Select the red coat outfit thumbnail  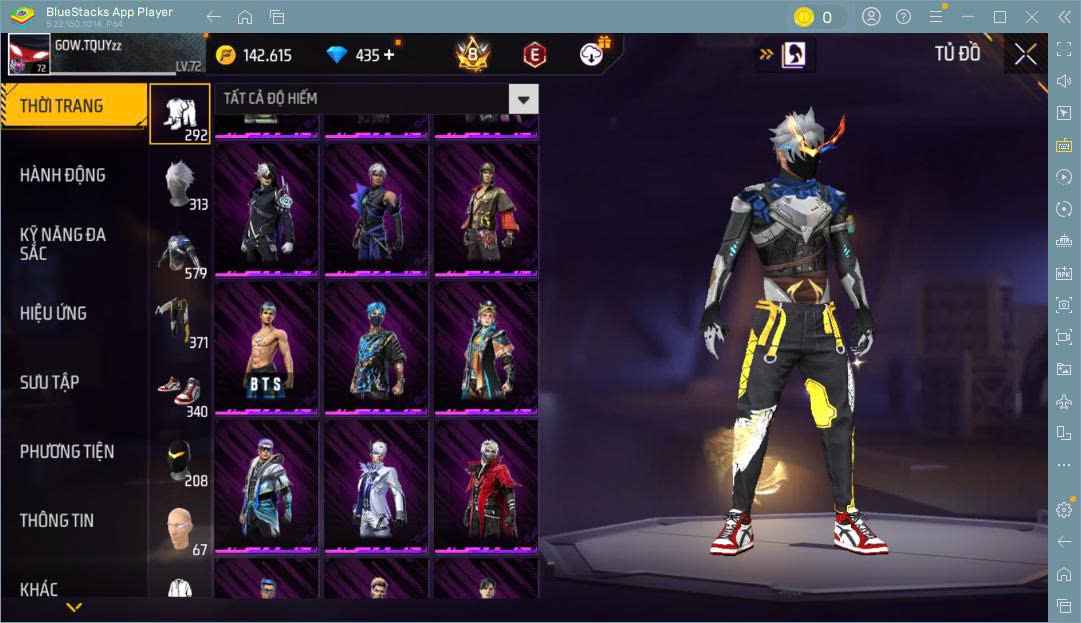[486, 485]
